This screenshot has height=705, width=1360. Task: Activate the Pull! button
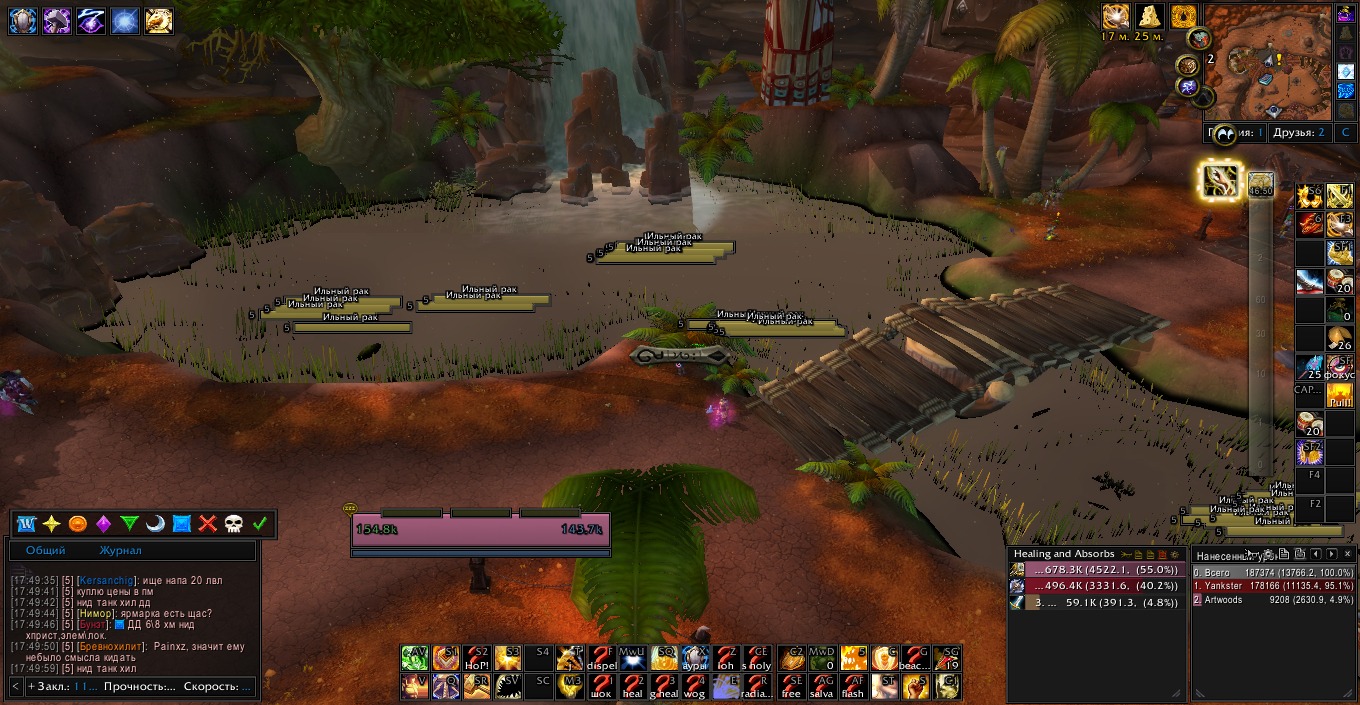(x=1340, y=396)
